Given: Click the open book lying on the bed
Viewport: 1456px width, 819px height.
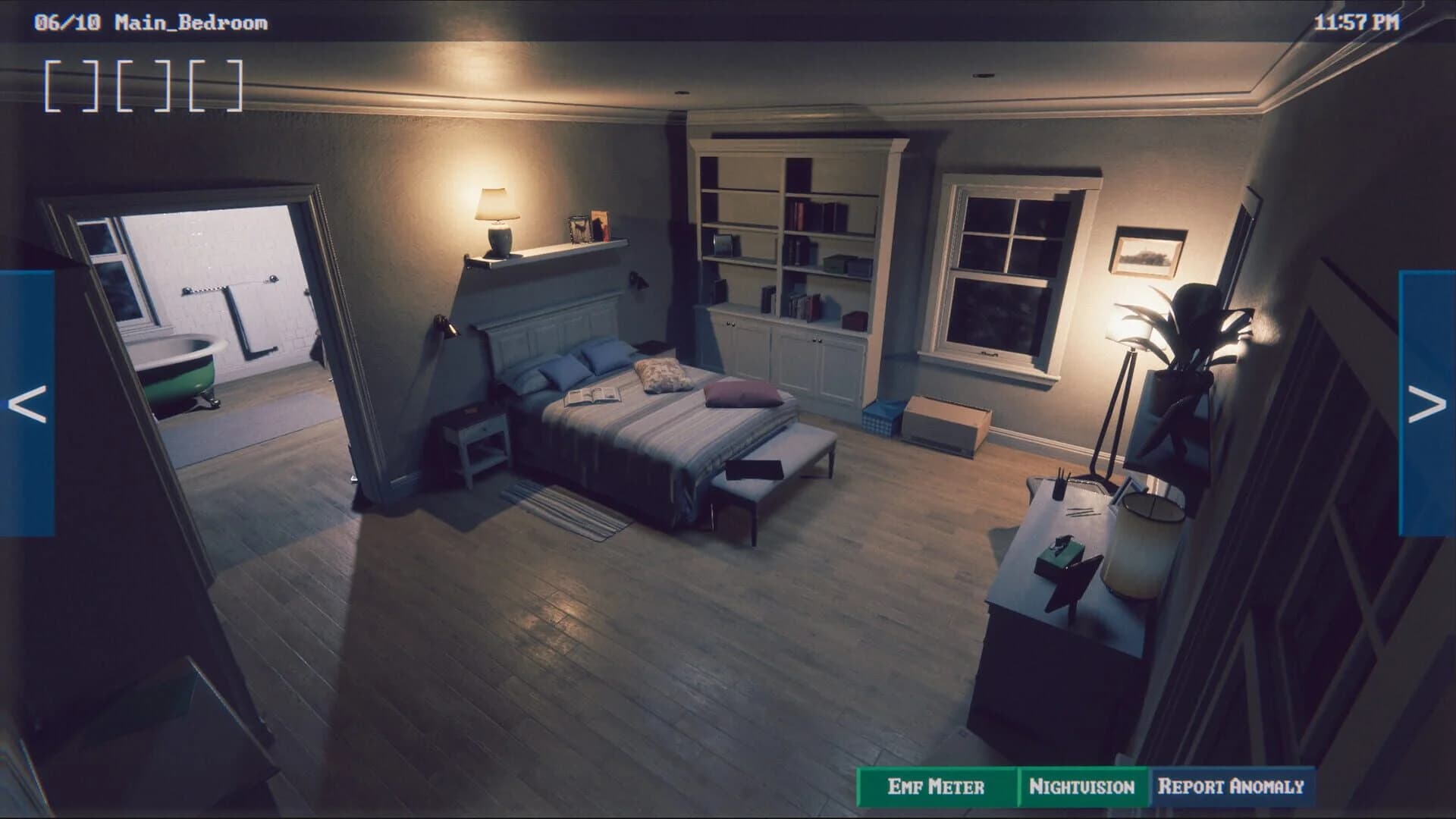Looking at the screenshot, I should coord(591,398).
